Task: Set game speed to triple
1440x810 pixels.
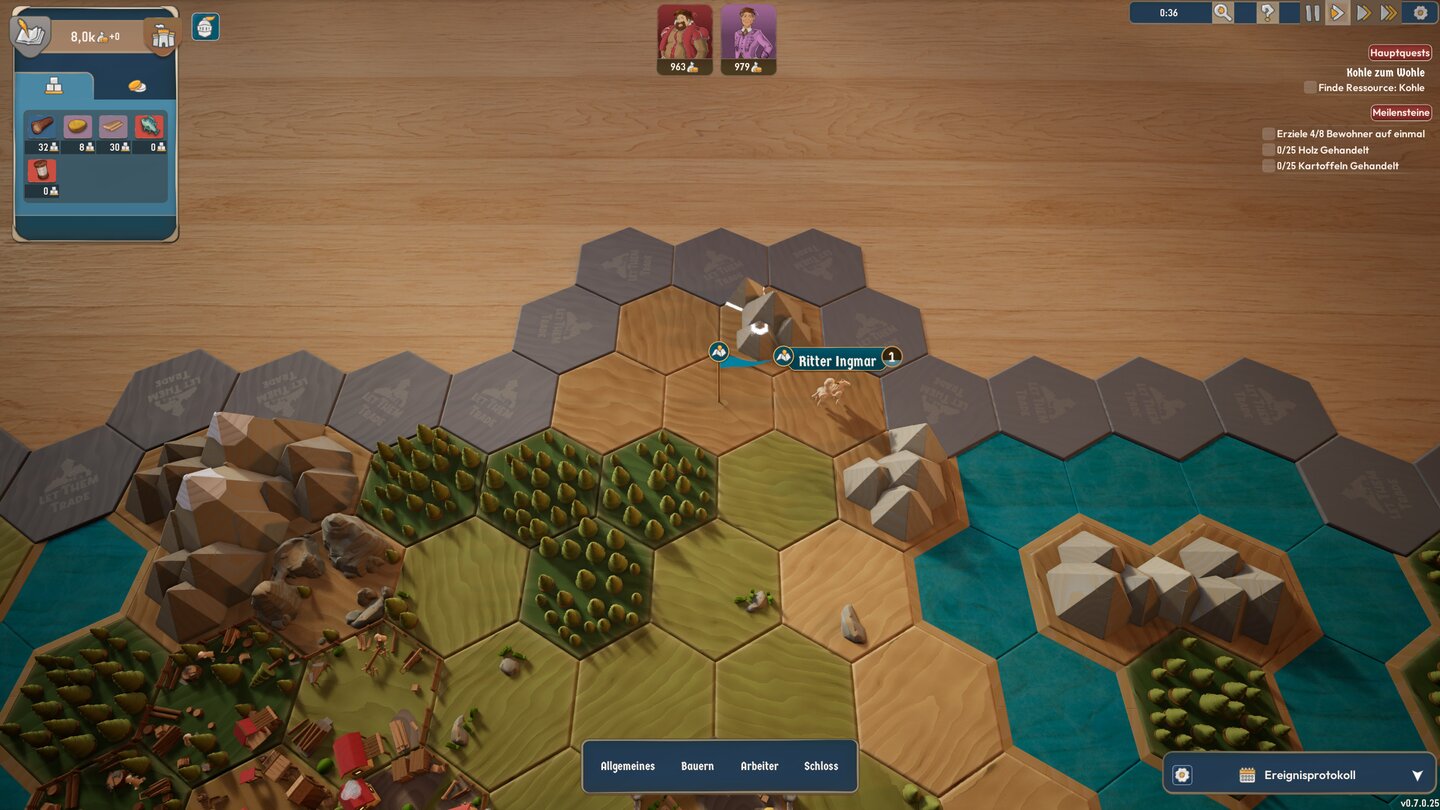Action: pos(1389,13)
